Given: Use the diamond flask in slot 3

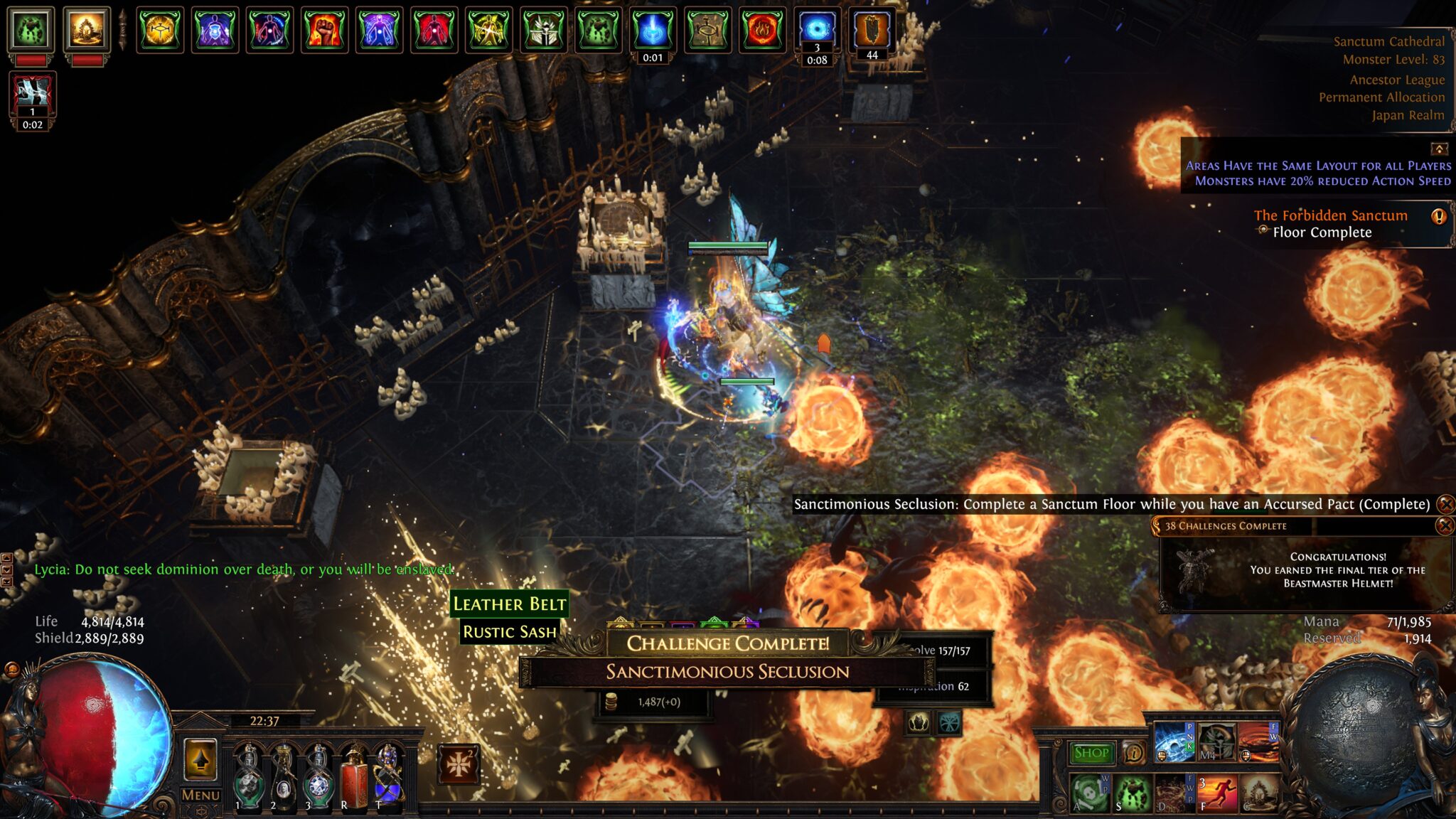Looking at the screenshot, I should (318, 778).
